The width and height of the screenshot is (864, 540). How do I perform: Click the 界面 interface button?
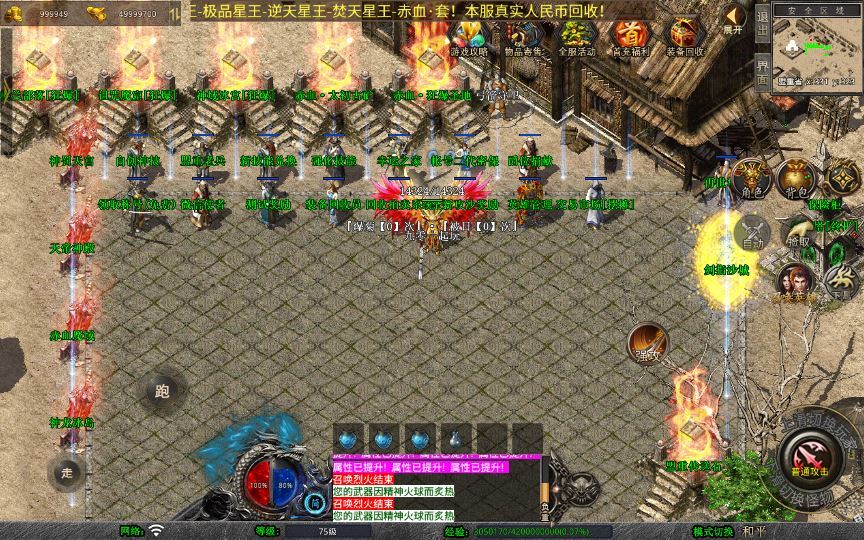pos(762,74)
